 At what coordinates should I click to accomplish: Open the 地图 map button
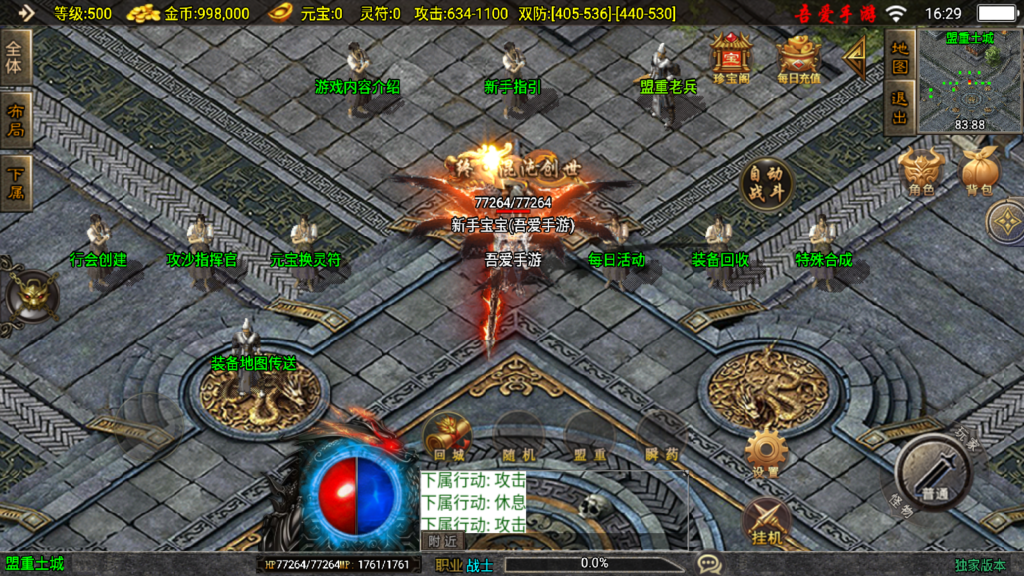tap(899, 57)
